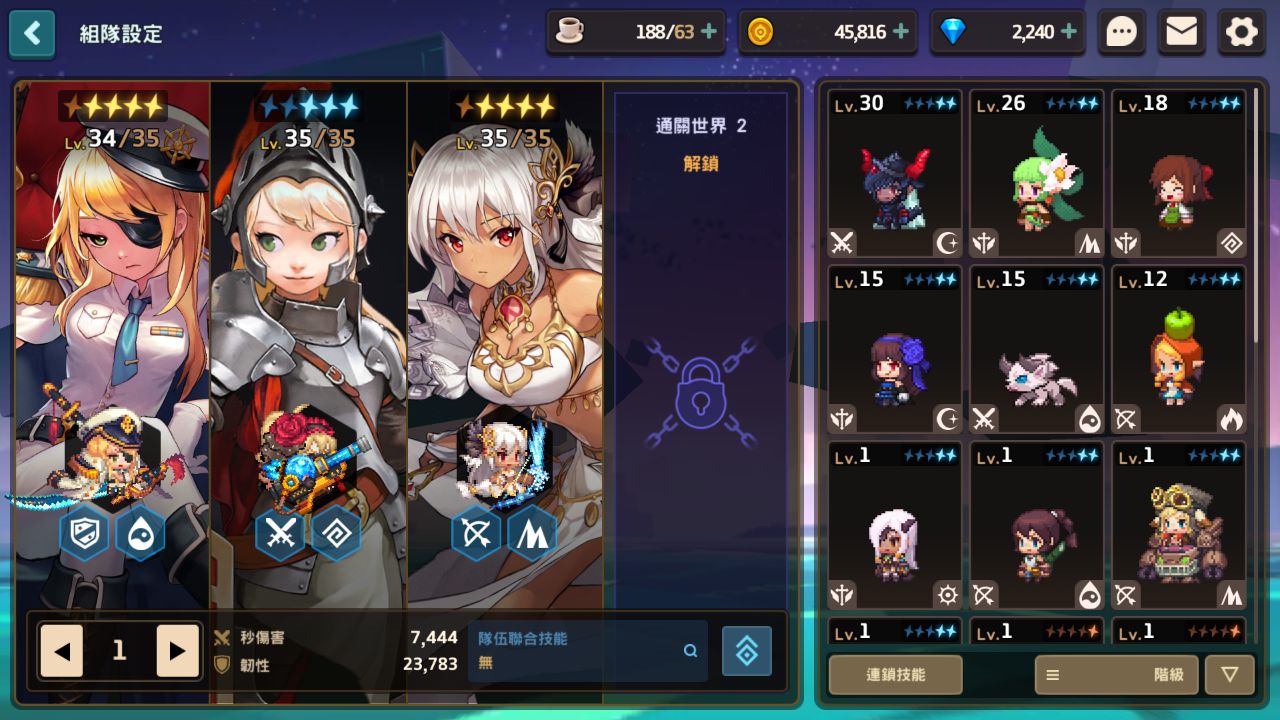Open the 連鎖技能 chain skill button
This screenshot has width=1280, height=720.
click(x=895, y=675)
